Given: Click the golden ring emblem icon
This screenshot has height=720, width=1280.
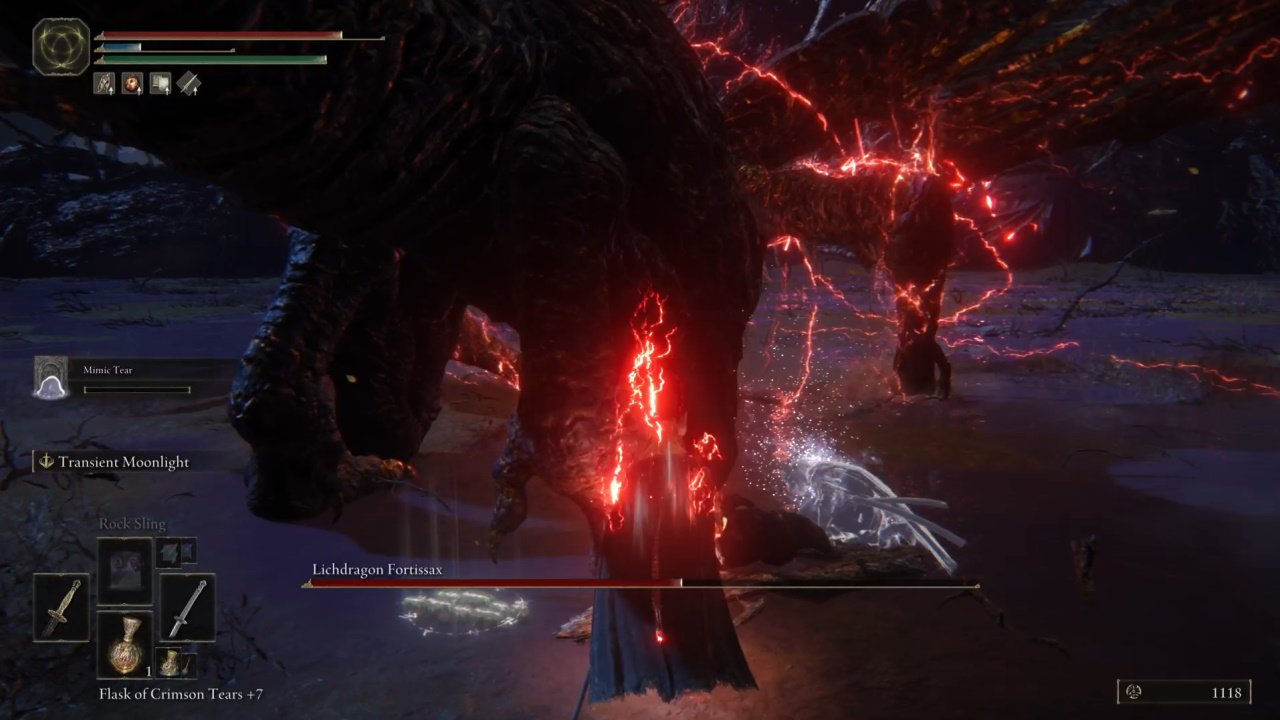Looking at the screenshot, I should point(61,46).
